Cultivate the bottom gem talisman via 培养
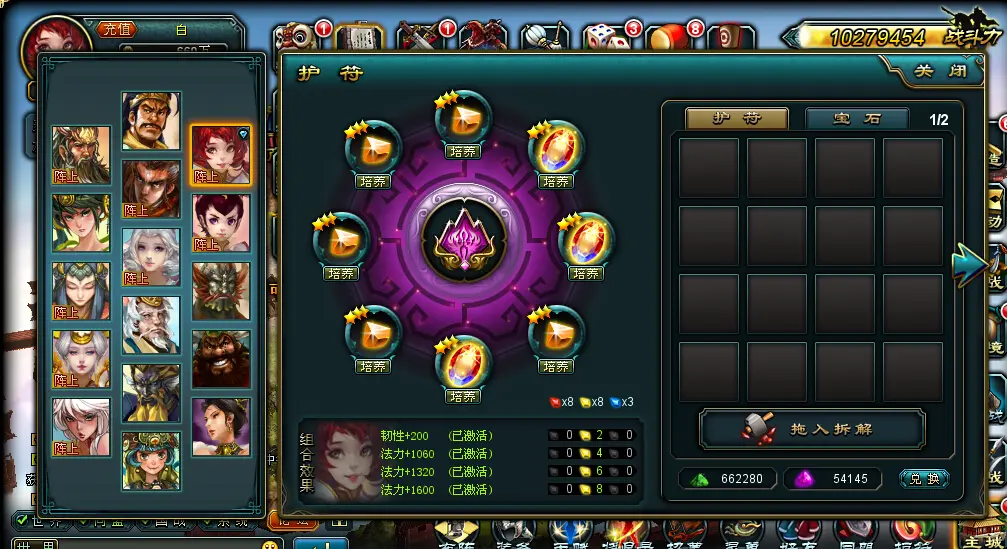 (x=462, y=396)
